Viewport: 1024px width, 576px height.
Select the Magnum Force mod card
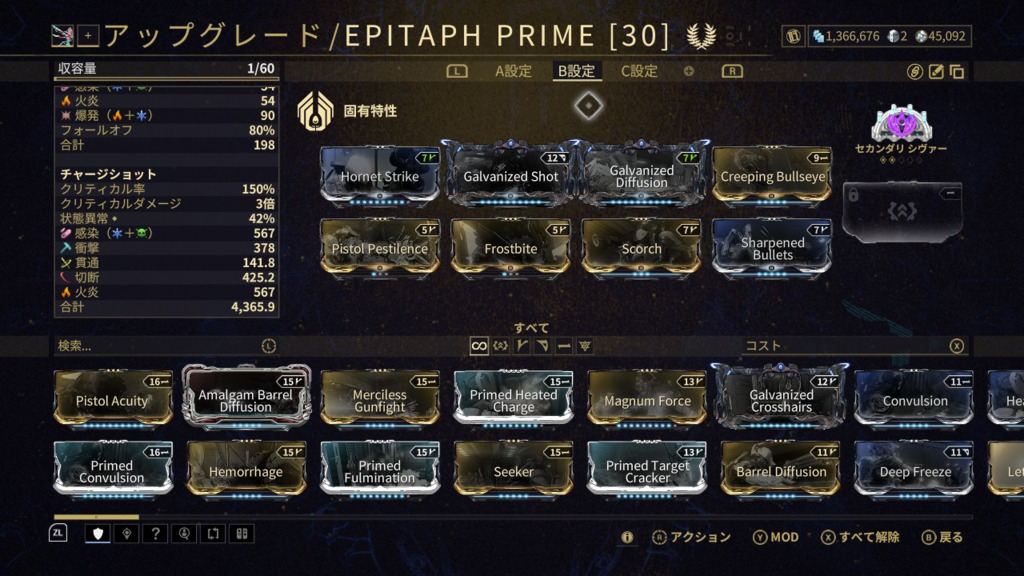647,400
